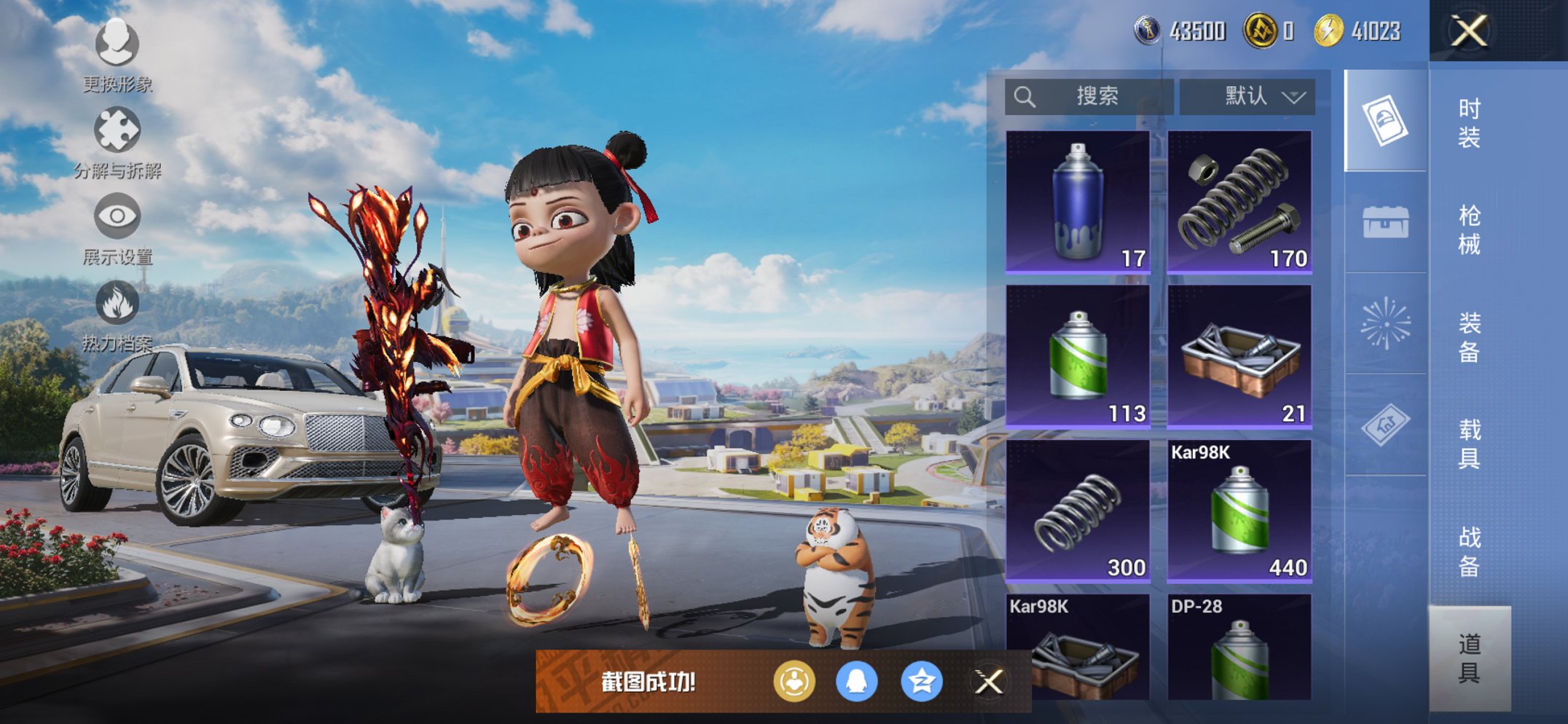Image resolution: width=1568 pixels, height=724 pixels.
Task: Select the treasure chest subcategory icon
Action: (1385, 222)
